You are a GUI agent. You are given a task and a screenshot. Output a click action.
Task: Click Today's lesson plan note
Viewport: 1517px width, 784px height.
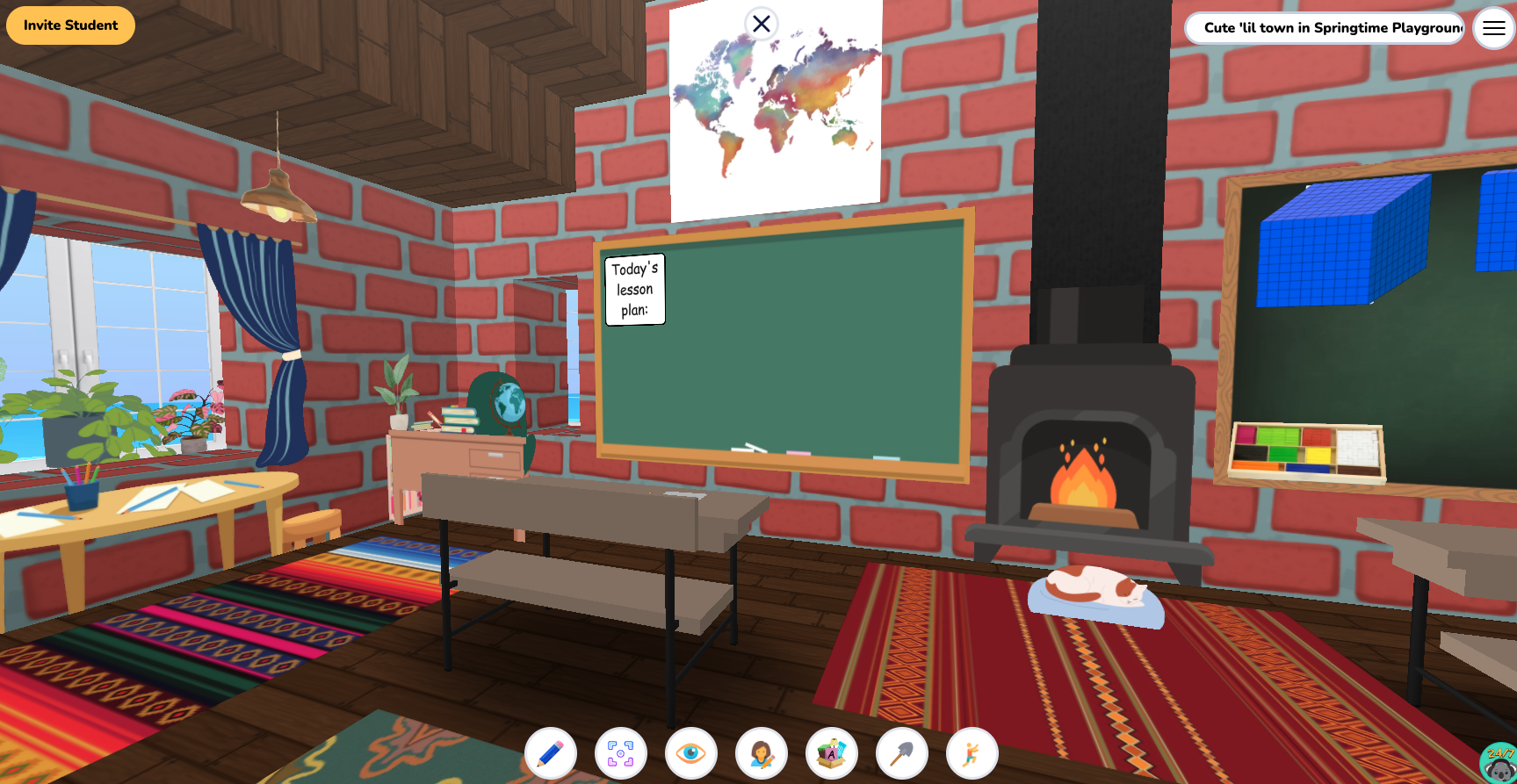pyautogui.click(x=634, y=288)
